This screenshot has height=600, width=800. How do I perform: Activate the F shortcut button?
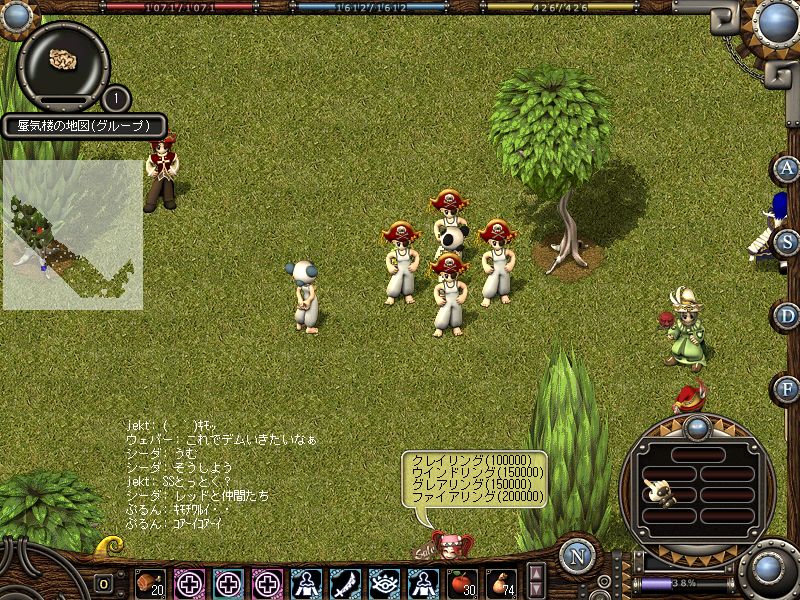[788, 389]
